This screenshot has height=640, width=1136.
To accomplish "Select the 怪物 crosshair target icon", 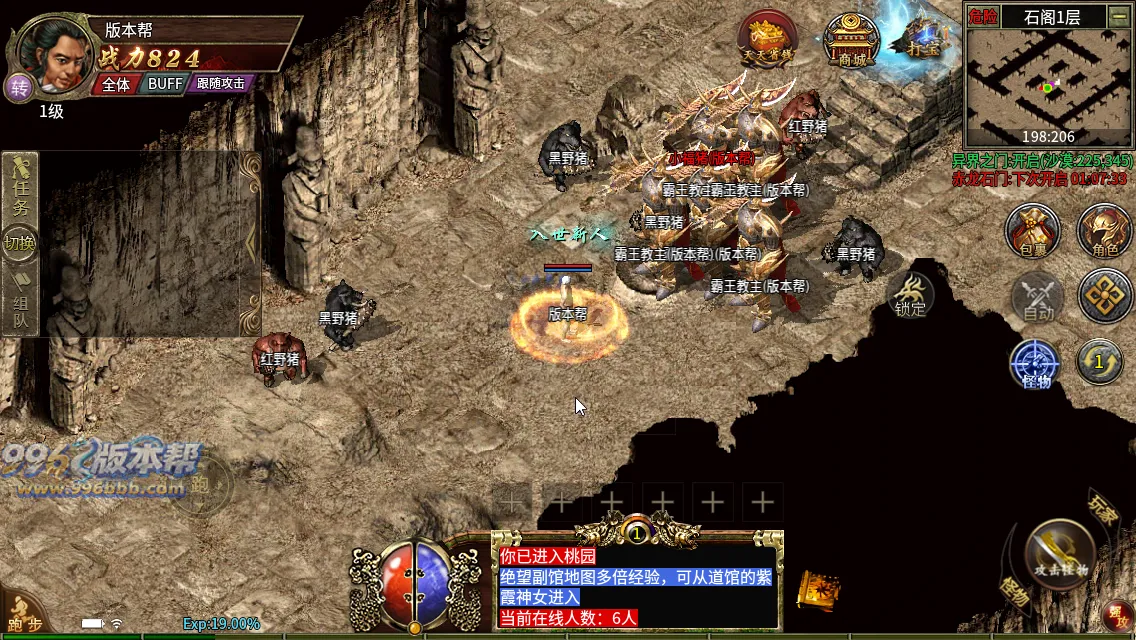I will [x=1035, y=363].
